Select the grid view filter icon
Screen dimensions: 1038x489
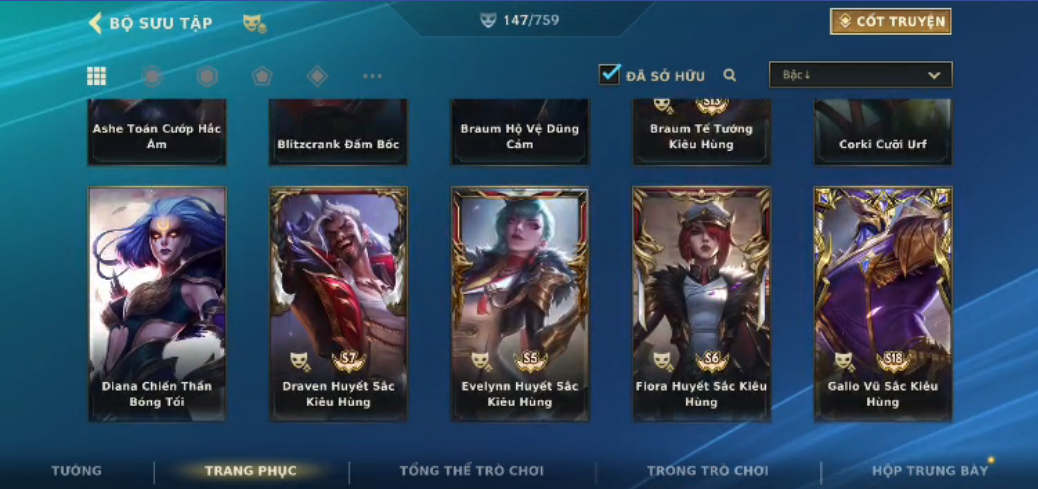pyautogui.click(x=97, y=76)
